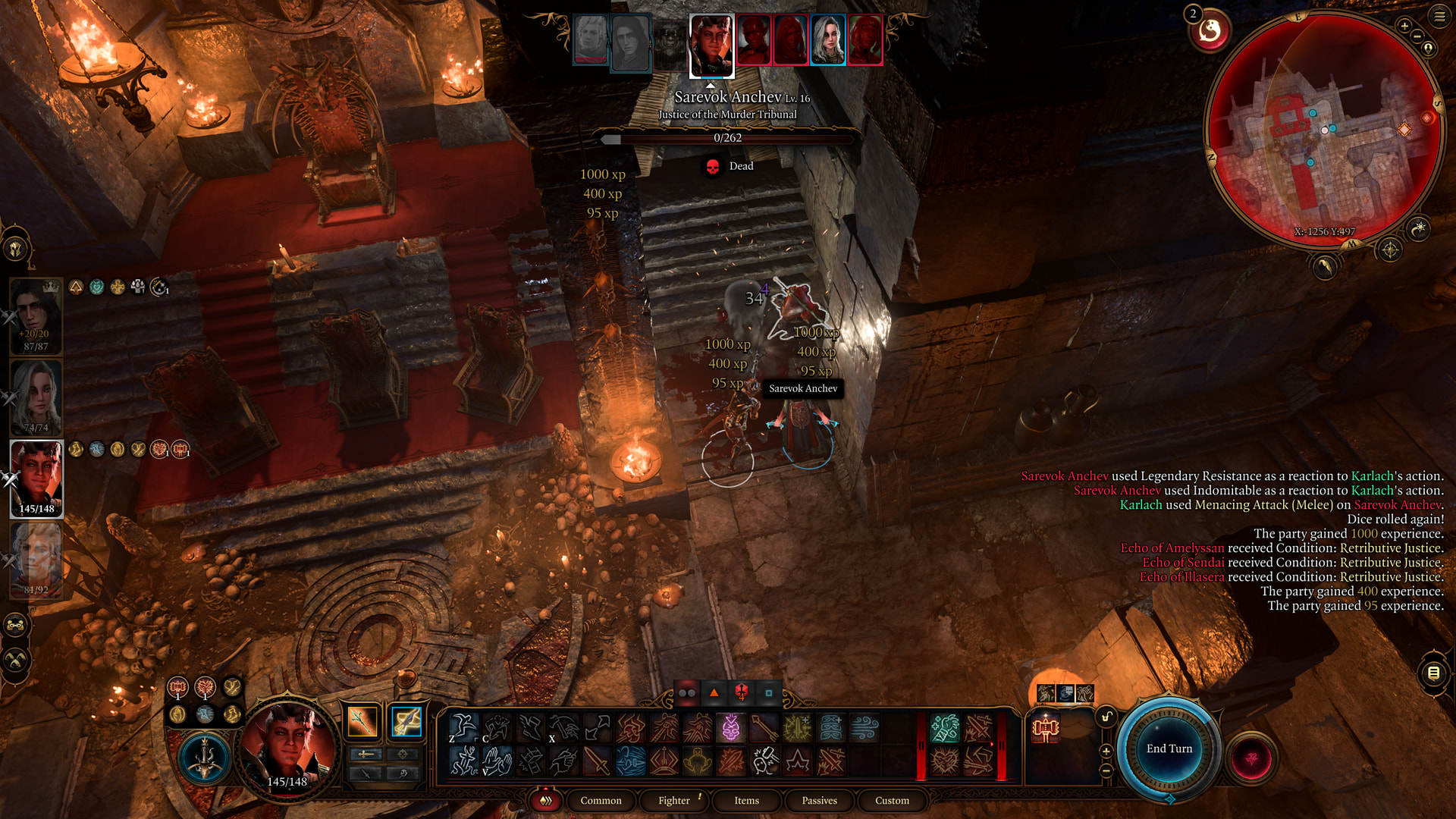Screen dimensions: 1456x819
Task: Activate the Jump action icon
Action: [x=463, y=728]
